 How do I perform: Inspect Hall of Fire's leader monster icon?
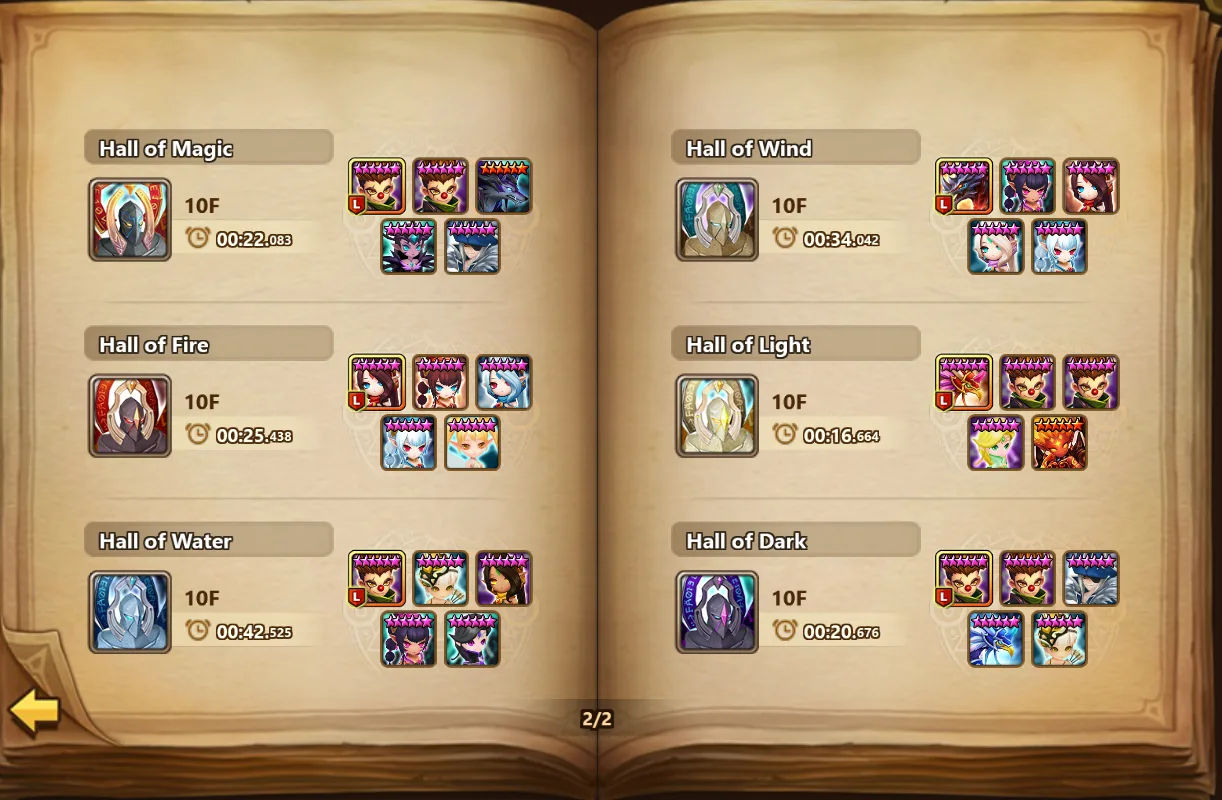(x=377, y=382)
